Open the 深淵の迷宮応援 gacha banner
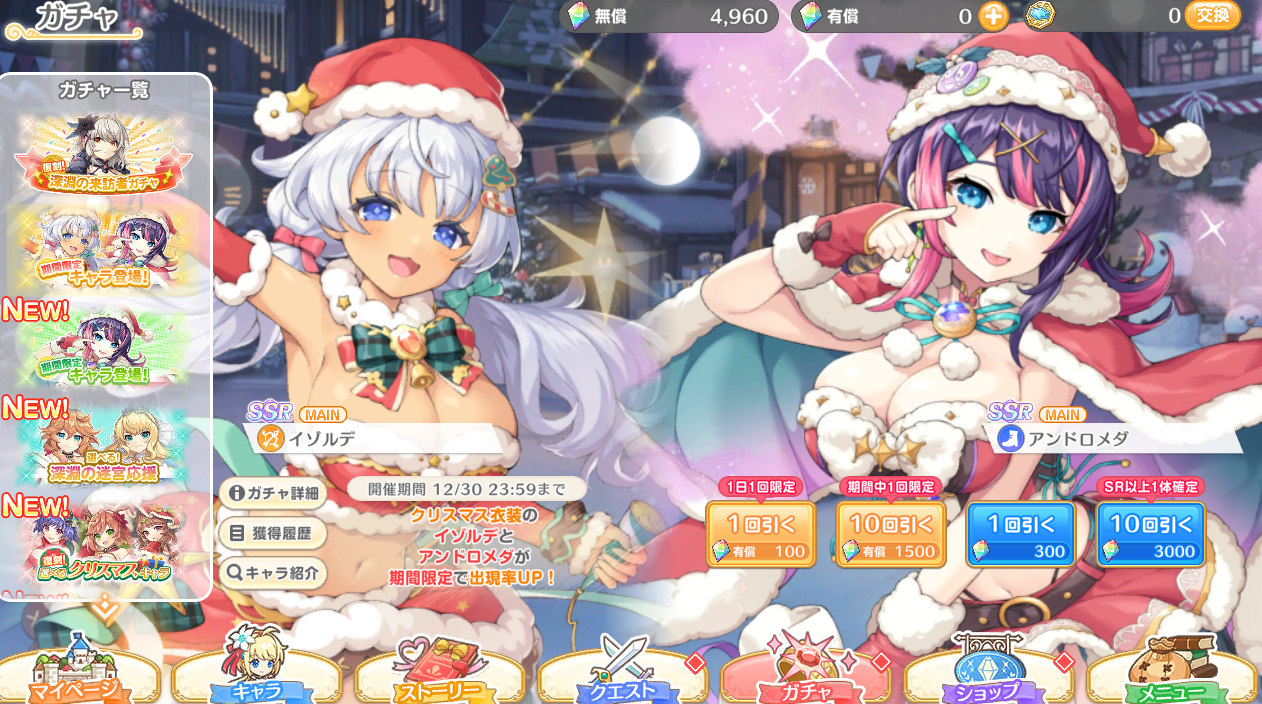 click(x=102, y=443)
